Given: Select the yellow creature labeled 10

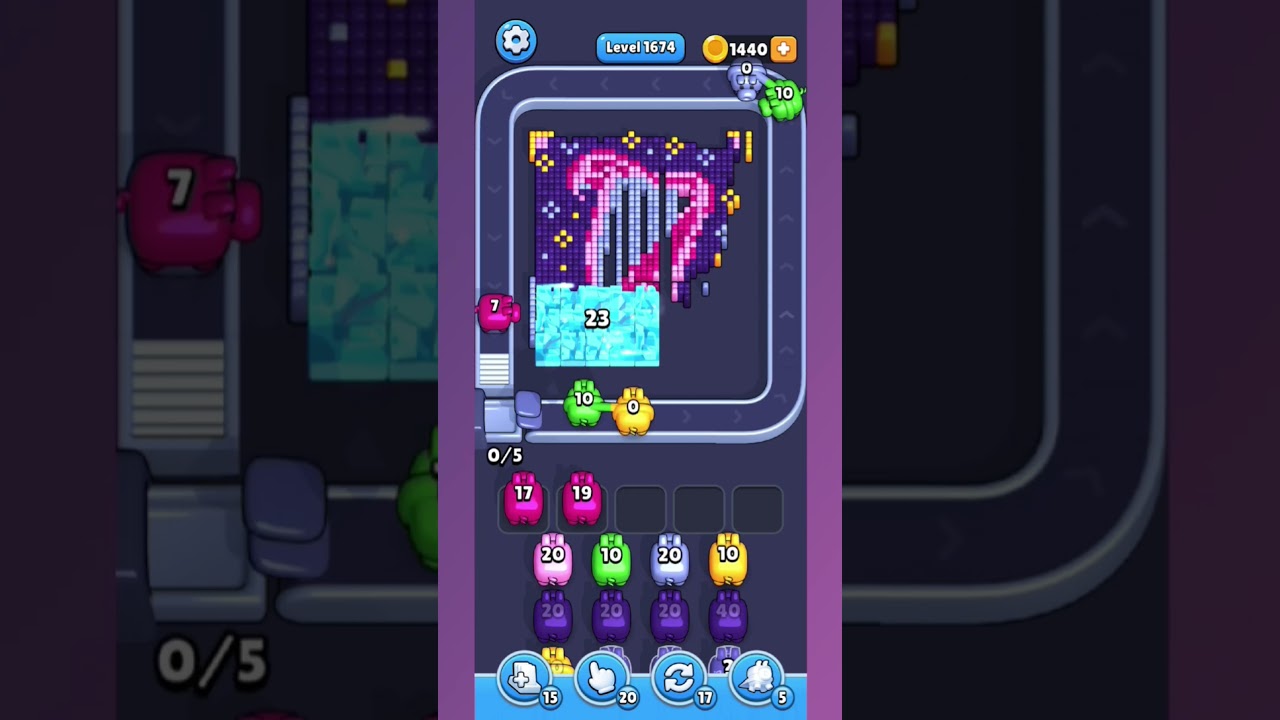Looking at the screenshot, I should (729, 560).
